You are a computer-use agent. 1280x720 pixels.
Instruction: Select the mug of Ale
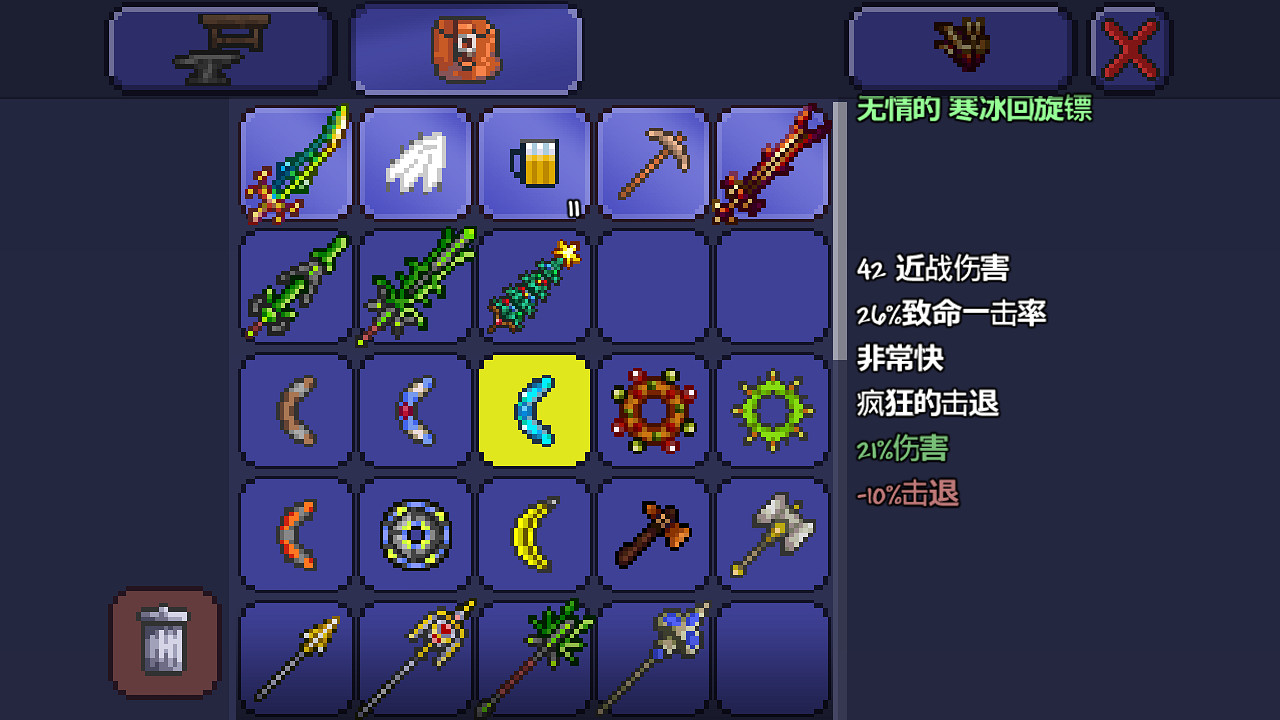534,163
